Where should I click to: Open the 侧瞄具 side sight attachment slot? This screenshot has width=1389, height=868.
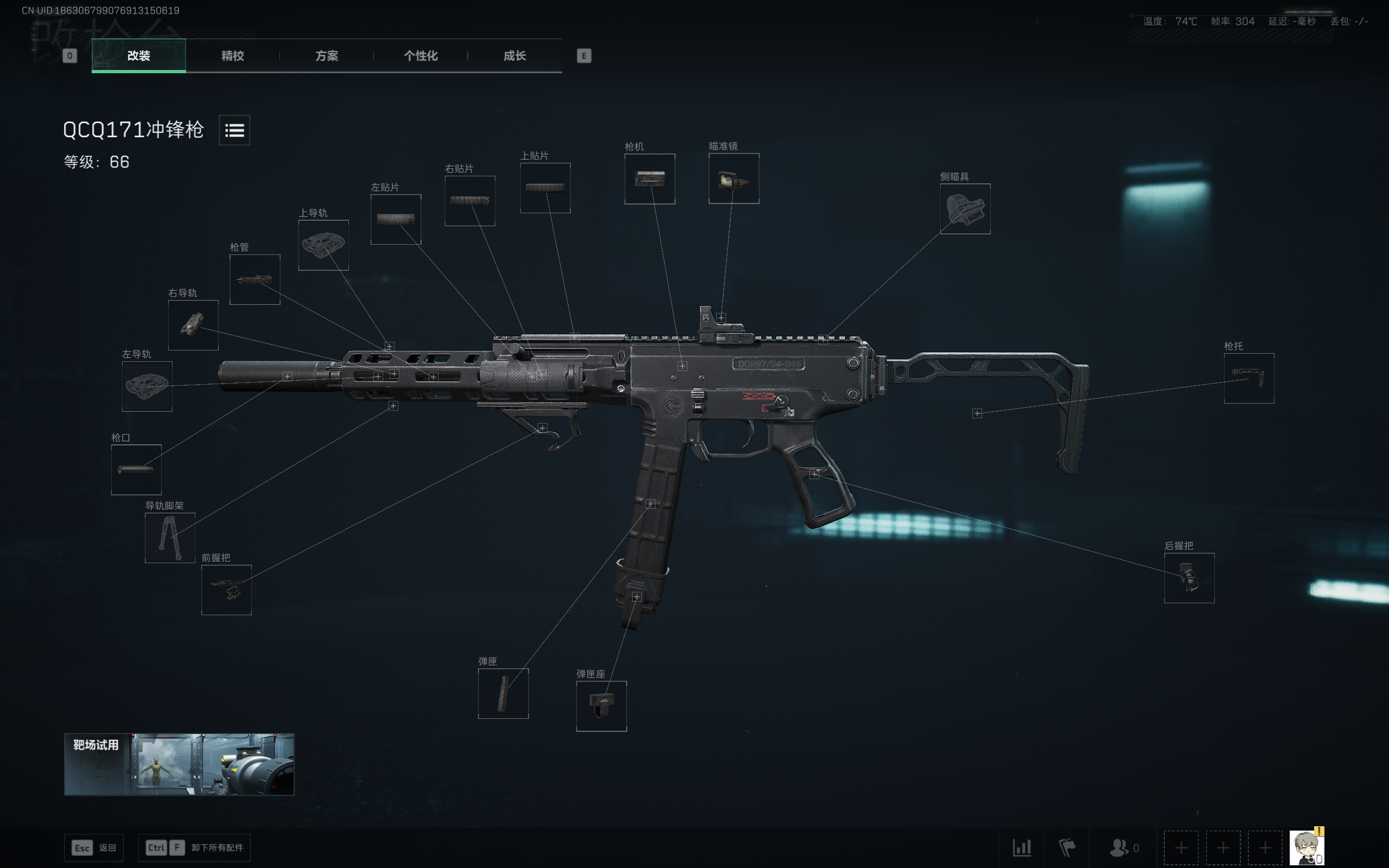(965, 208)
